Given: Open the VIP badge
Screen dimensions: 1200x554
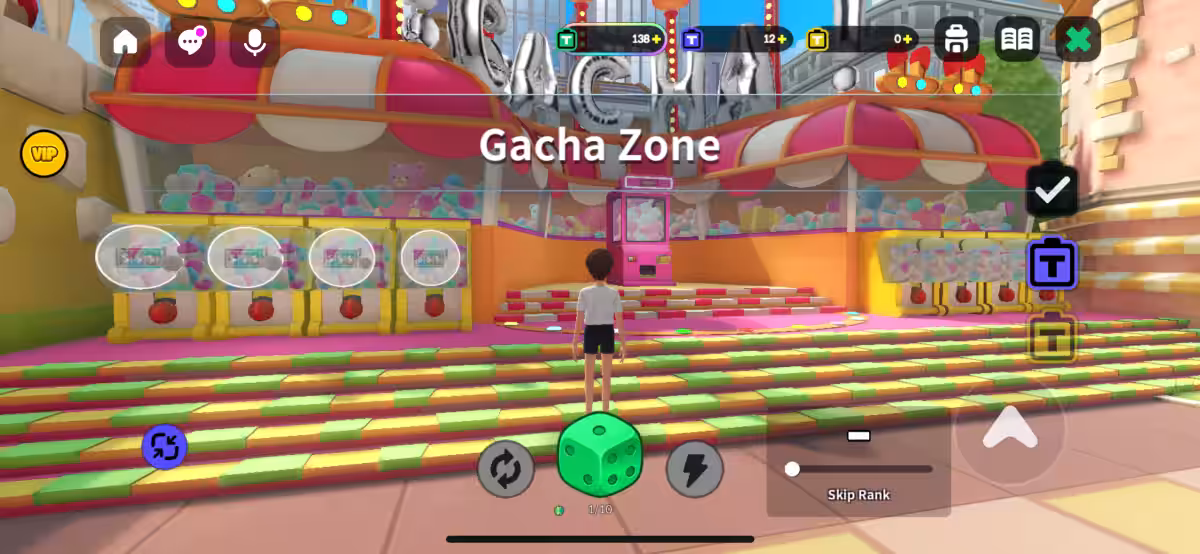Looking at the screenshot, I should pos(44,154).
